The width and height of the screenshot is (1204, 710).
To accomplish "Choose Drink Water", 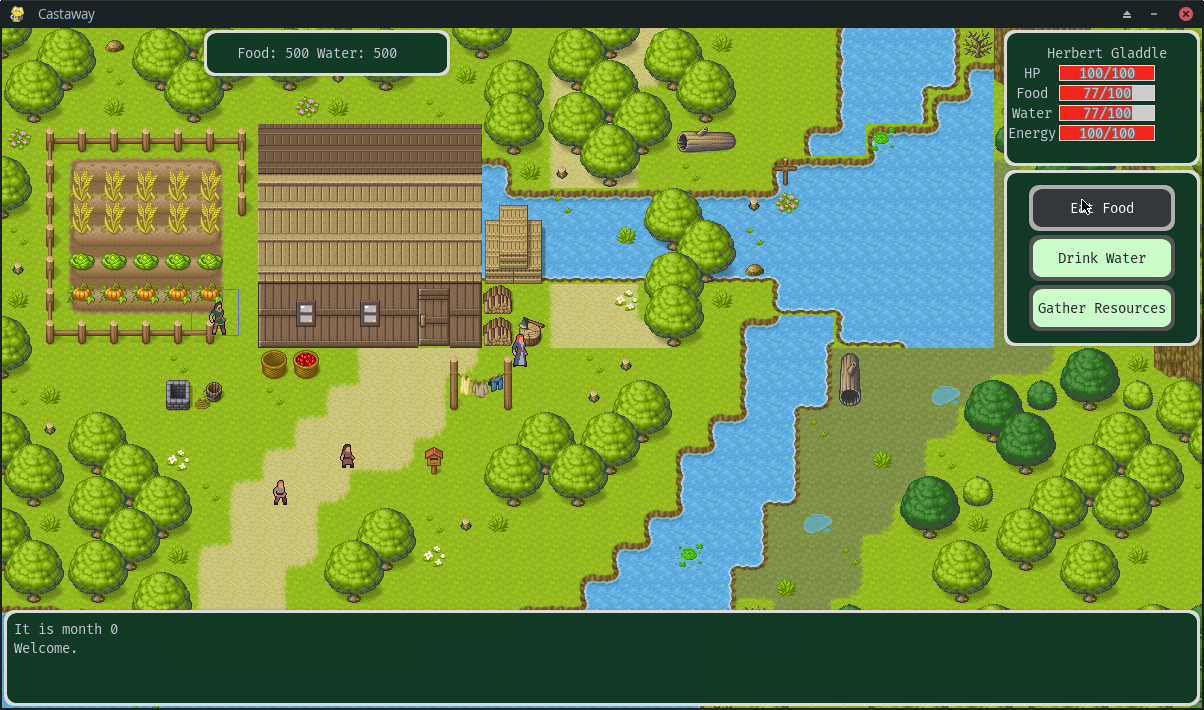I will 1101,258.
